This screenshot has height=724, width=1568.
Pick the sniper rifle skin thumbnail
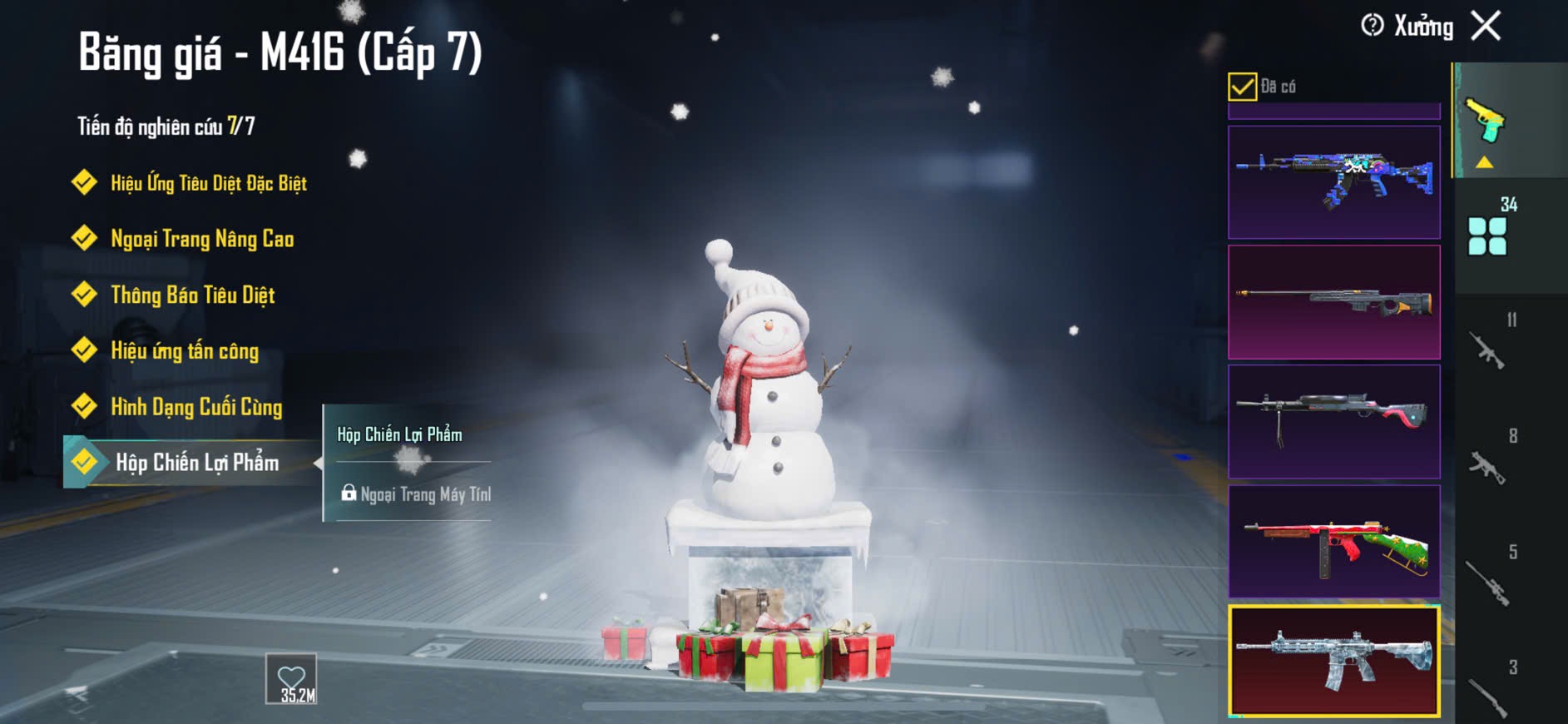[1333, 302]
